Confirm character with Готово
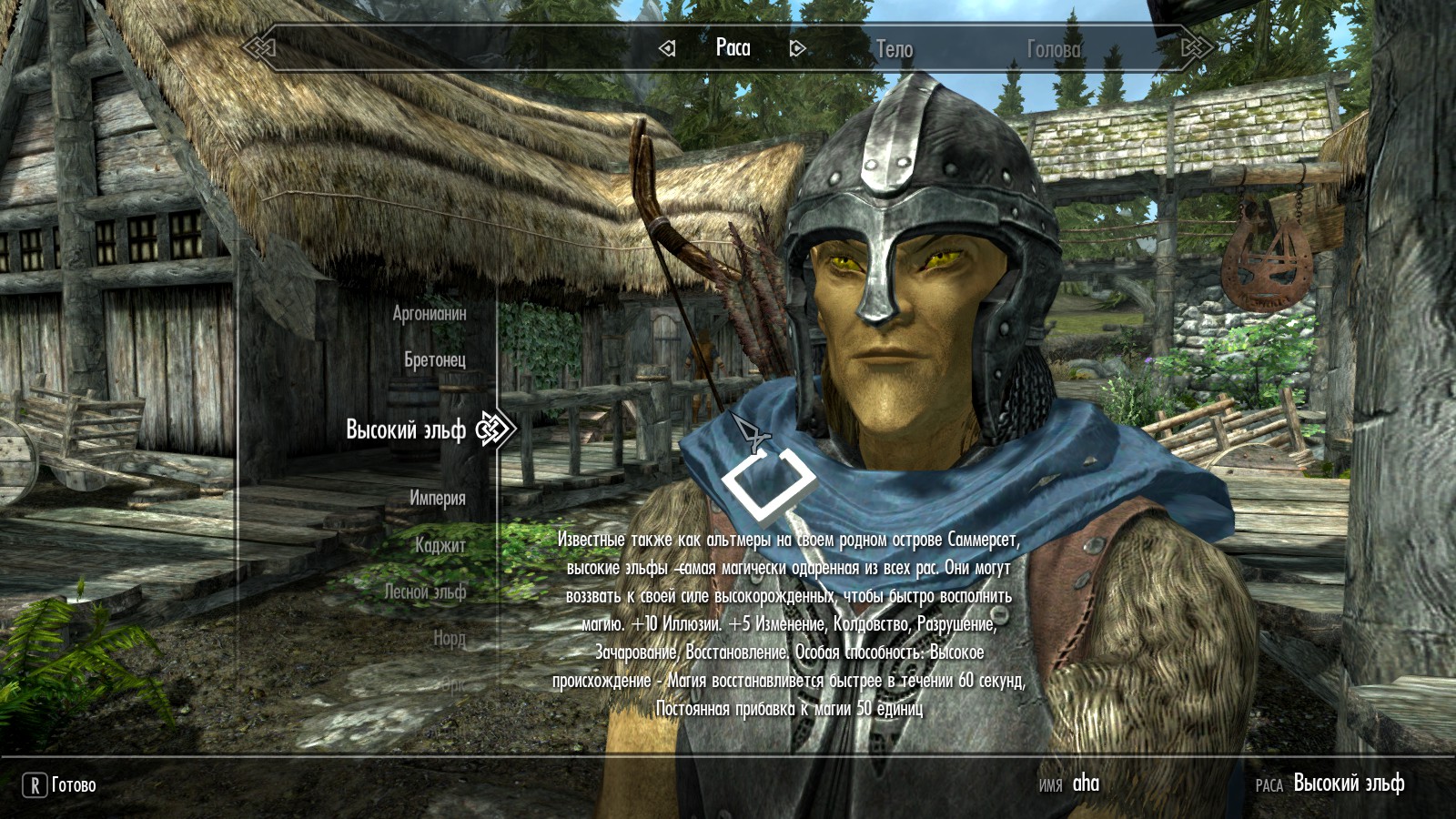 (60, 784)
